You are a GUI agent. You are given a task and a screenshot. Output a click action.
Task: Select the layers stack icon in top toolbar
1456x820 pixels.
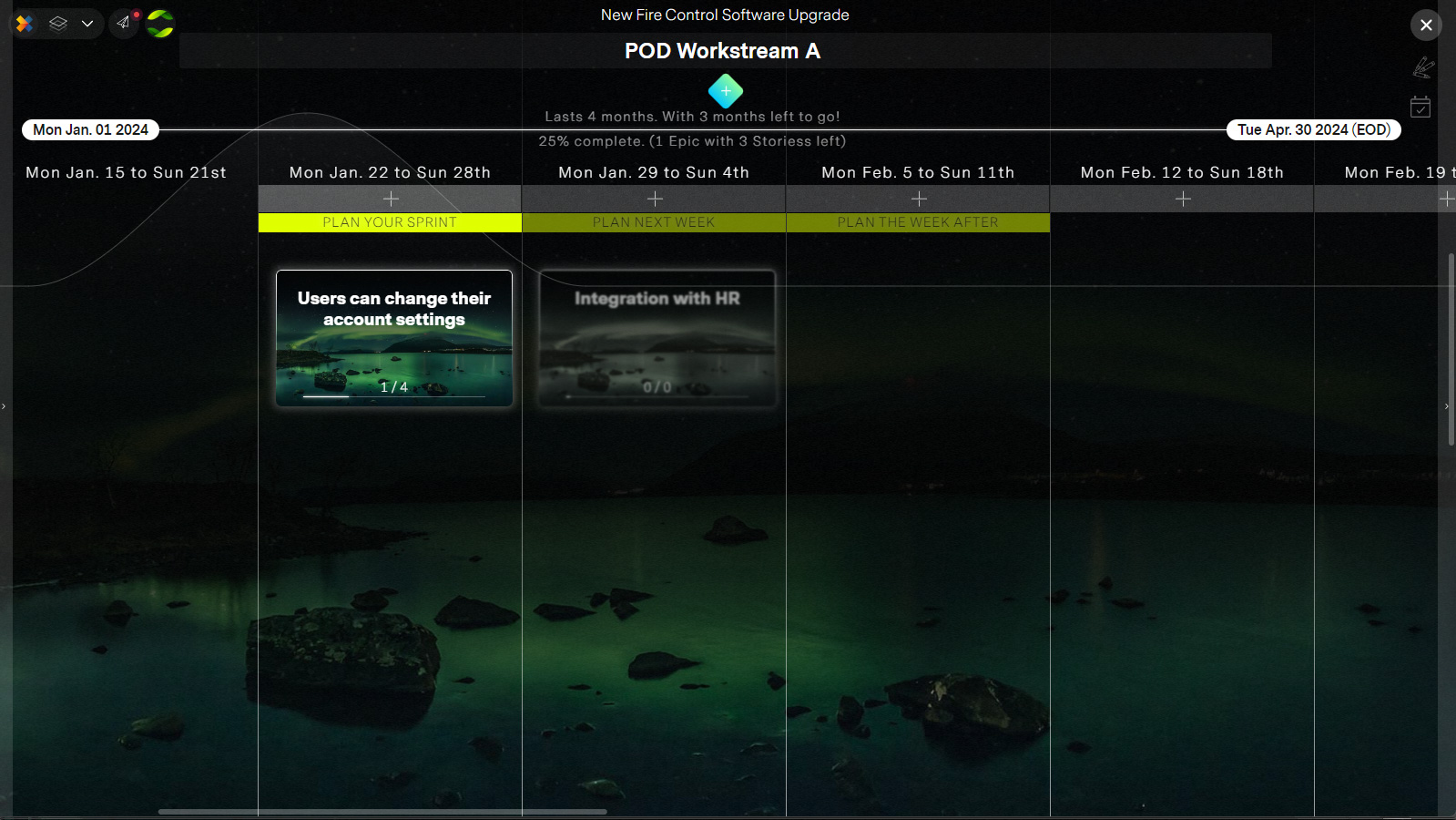tap(57, 24)
